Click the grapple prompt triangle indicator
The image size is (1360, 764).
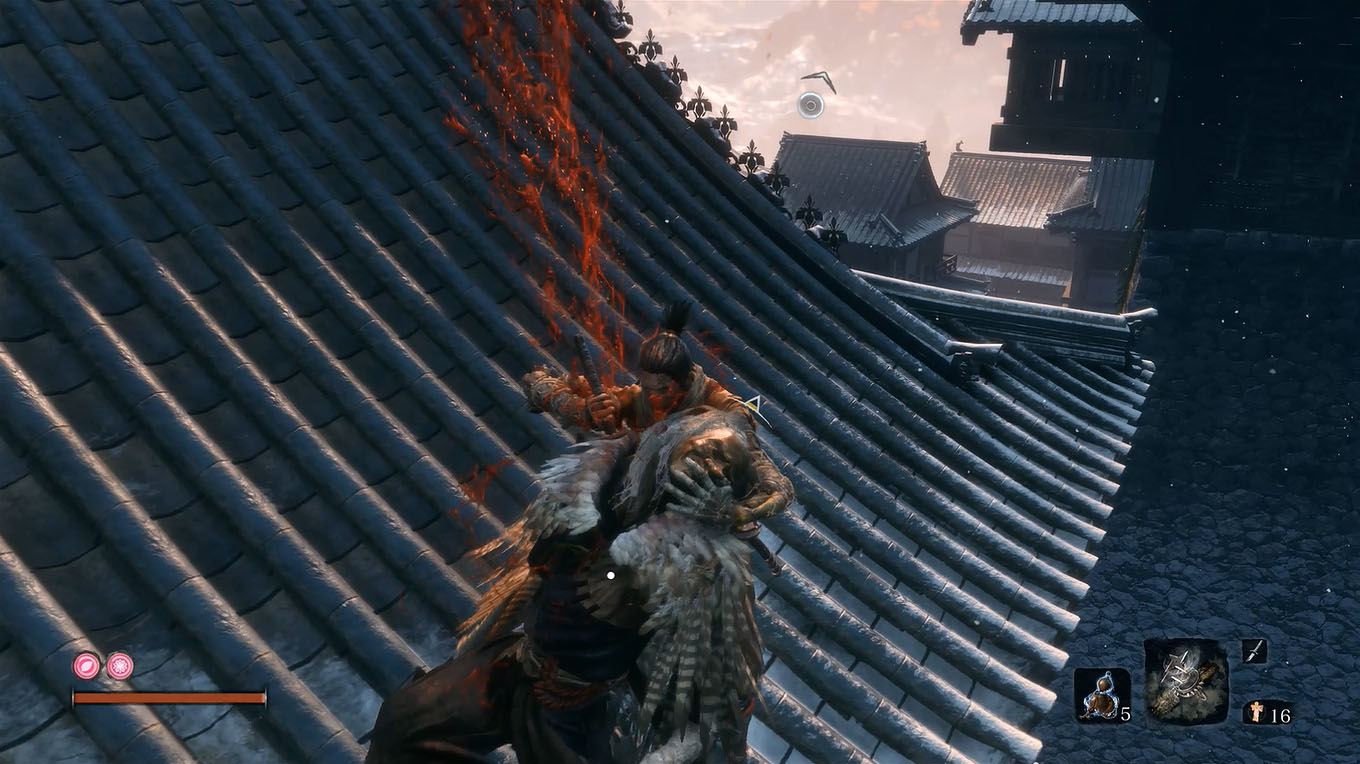754,405
